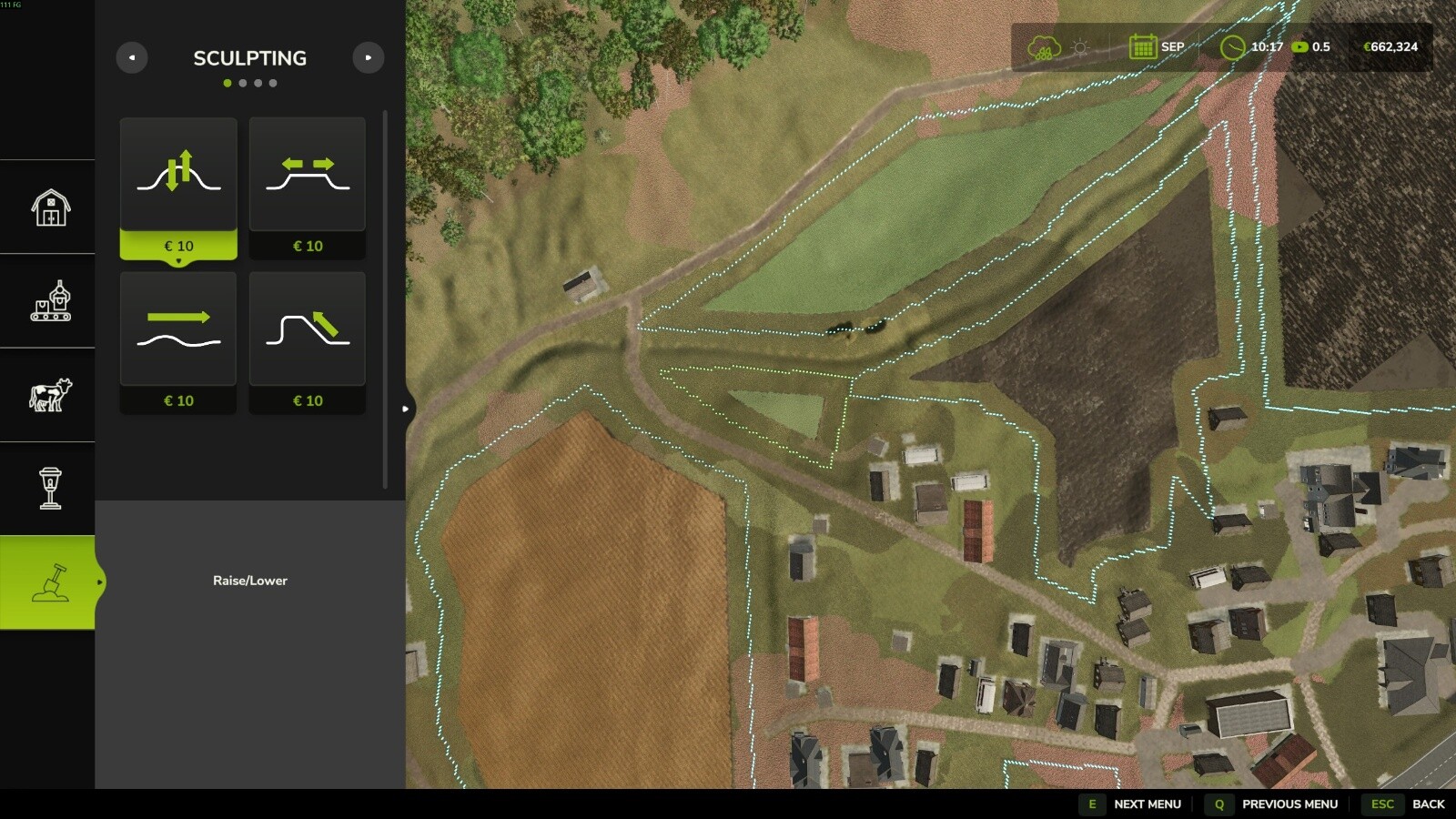Open the street lamp decoration category
The width and height of the screenshot is (1456, 819).
click(x=50, y=489)
